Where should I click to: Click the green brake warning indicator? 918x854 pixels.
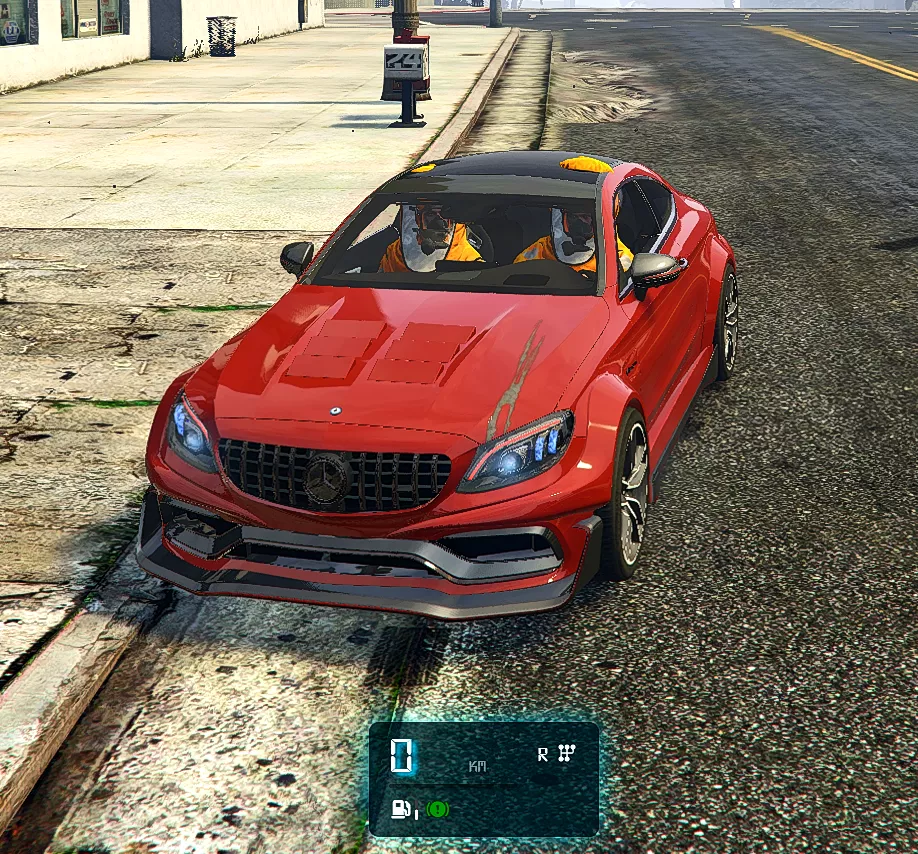pos(437,808)
